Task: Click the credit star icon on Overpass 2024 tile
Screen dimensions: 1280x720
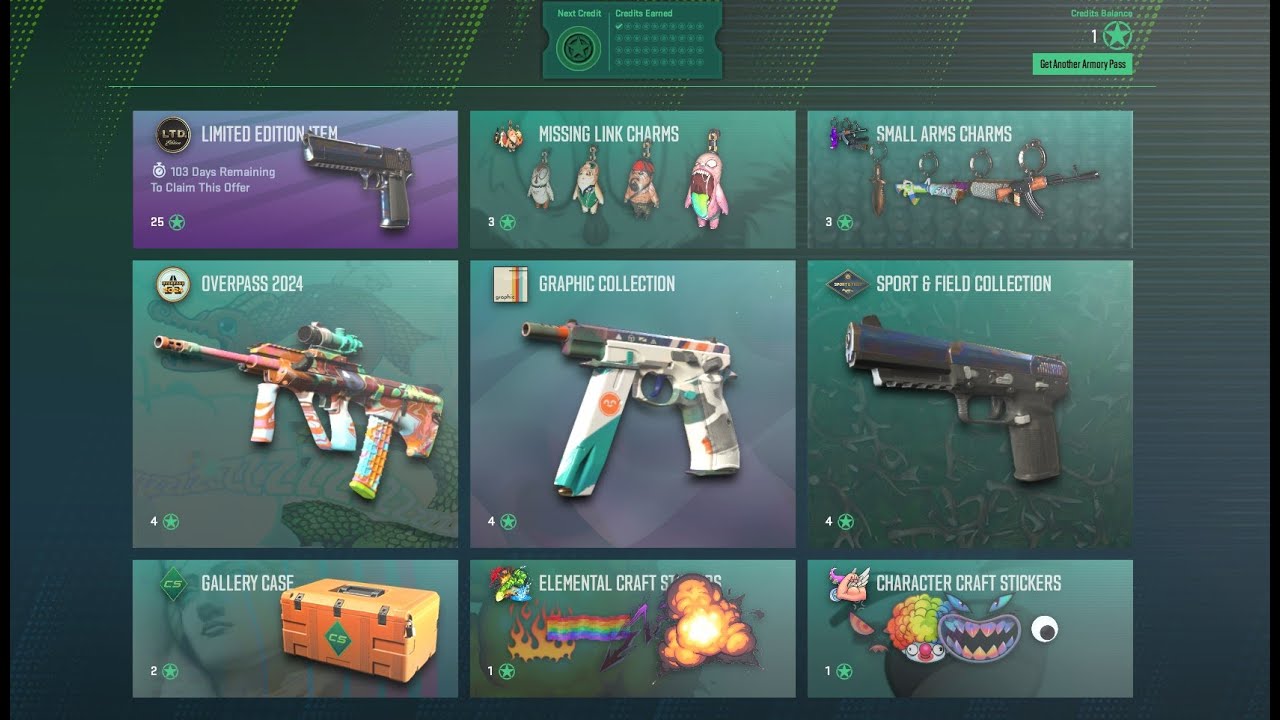Action: click(x=172, y=521)
